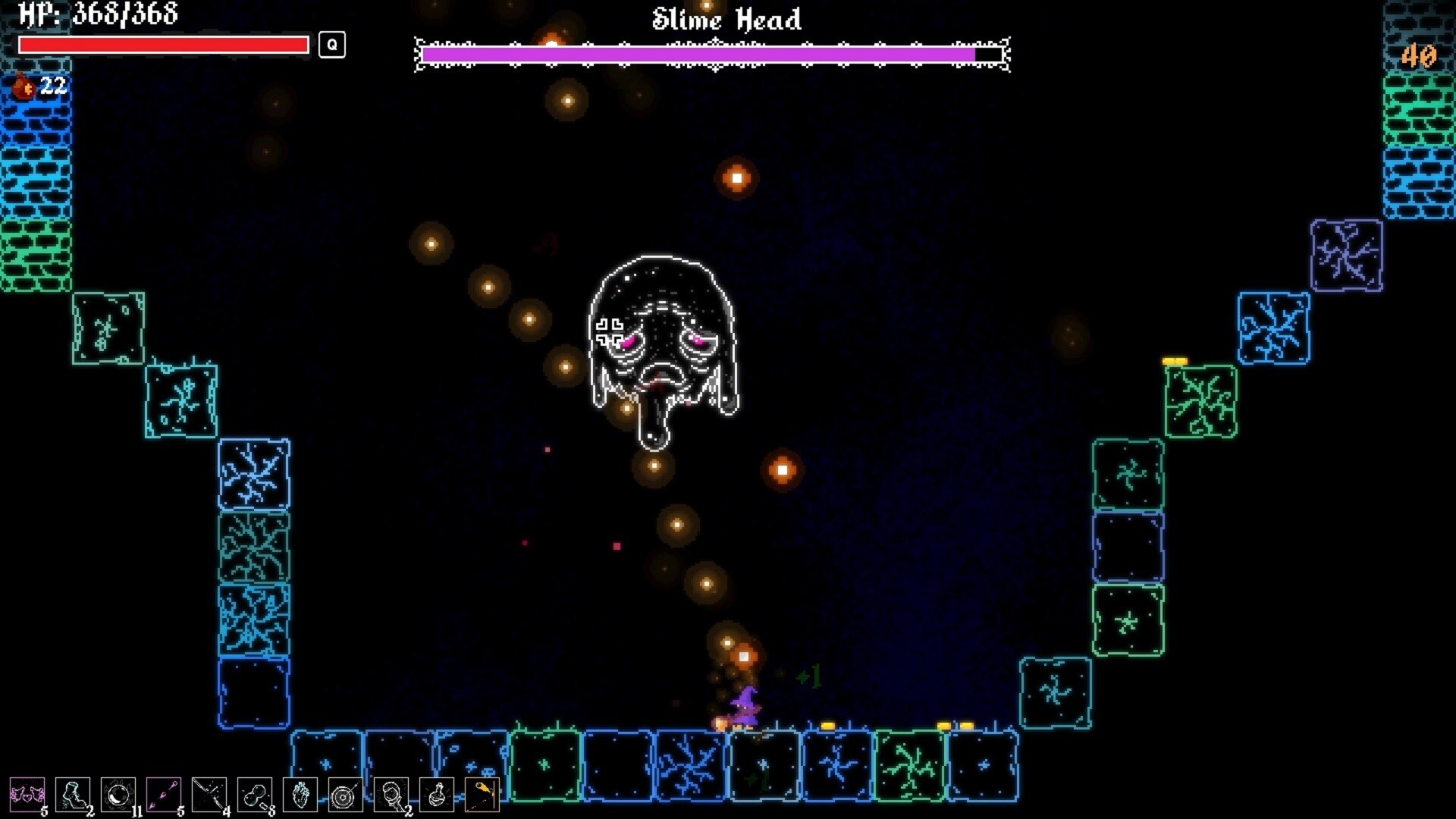Screen dimensions: 1456x819
Task: Click the boot item icon
Action: [x=73, y=795]
